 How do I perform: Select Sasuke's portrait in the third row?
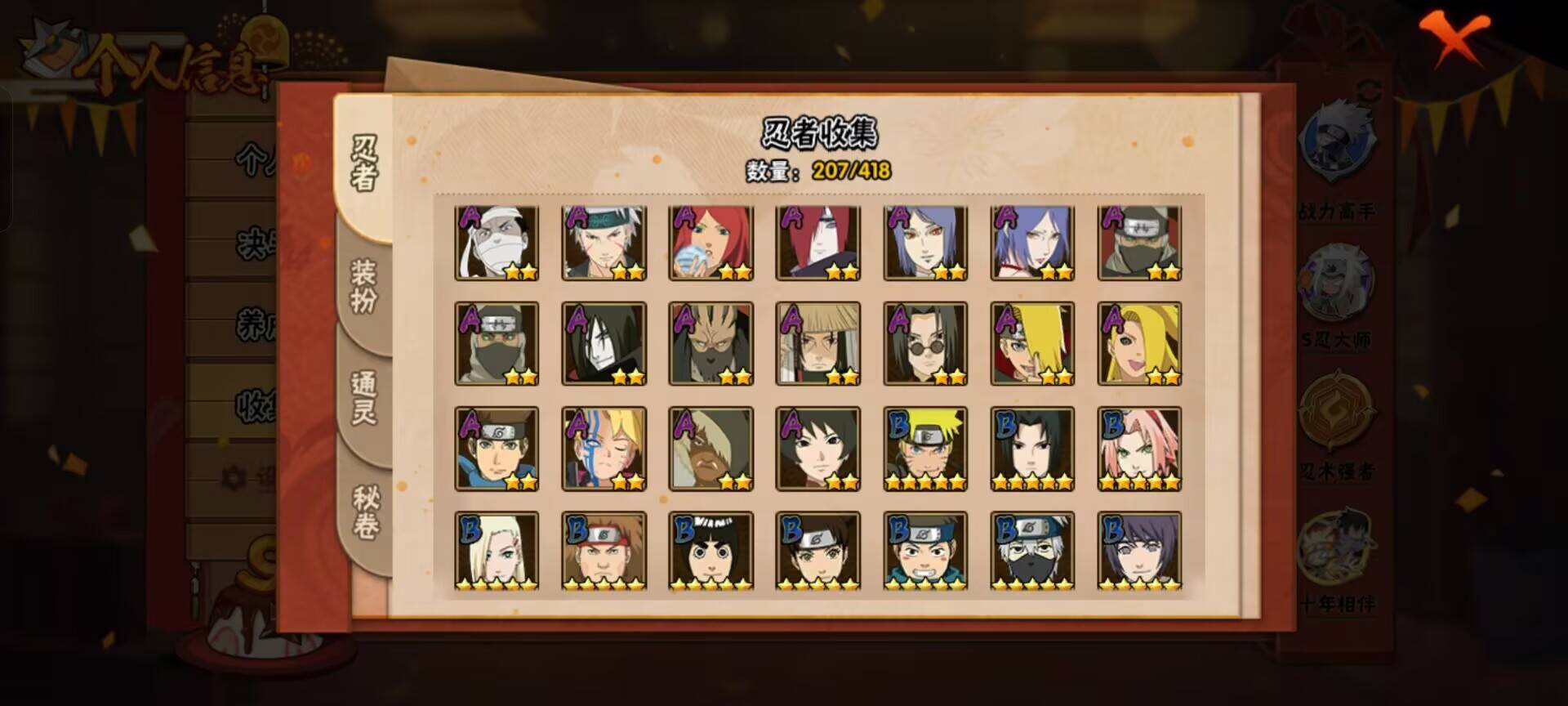click(x=1034, y=448)
